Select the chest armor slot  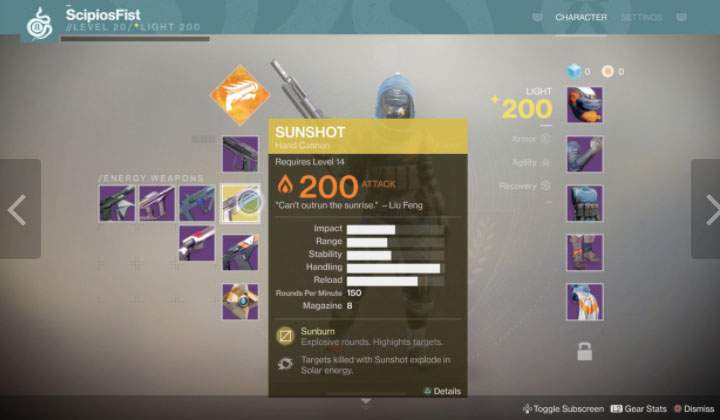point(584,202)
